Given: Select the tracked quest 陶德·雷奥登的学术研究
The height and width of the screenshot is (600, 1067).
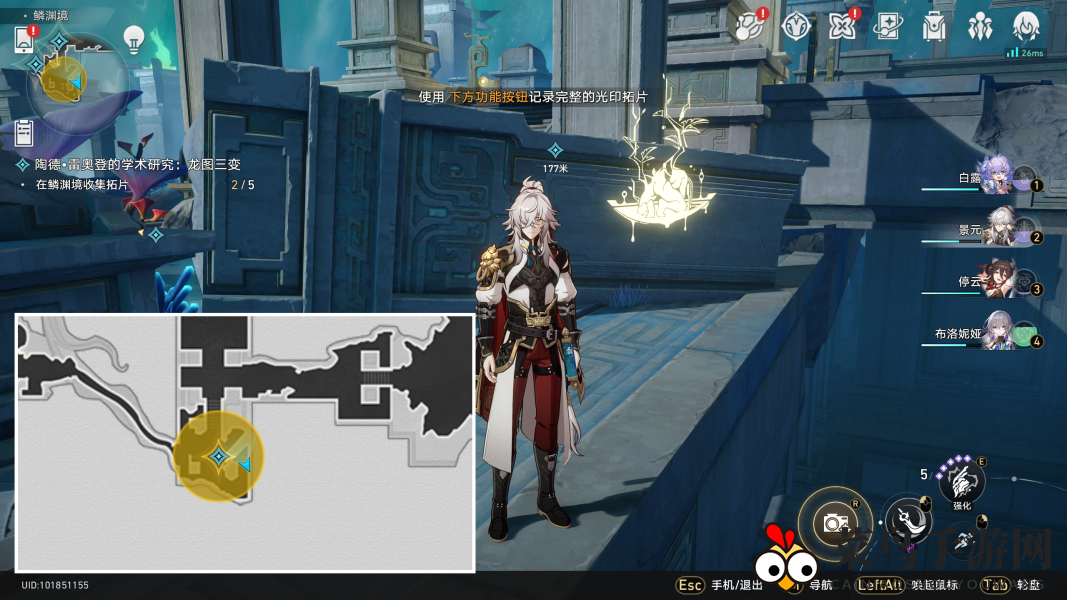Looking at the screenshot, I should click(138, 164).
